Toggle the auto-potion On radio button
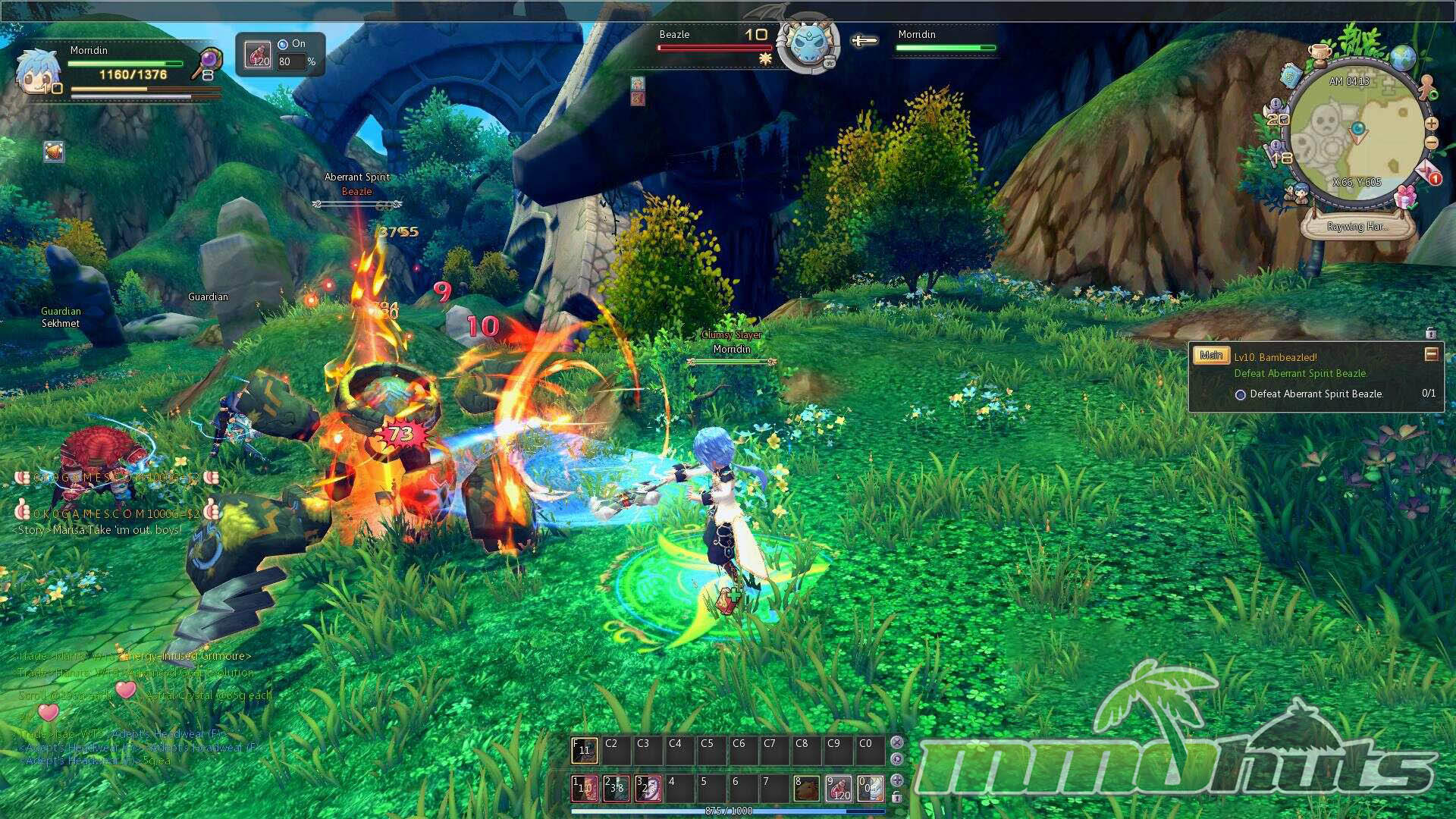This screenshot has height=819, width=1456. tap(283, 44)
